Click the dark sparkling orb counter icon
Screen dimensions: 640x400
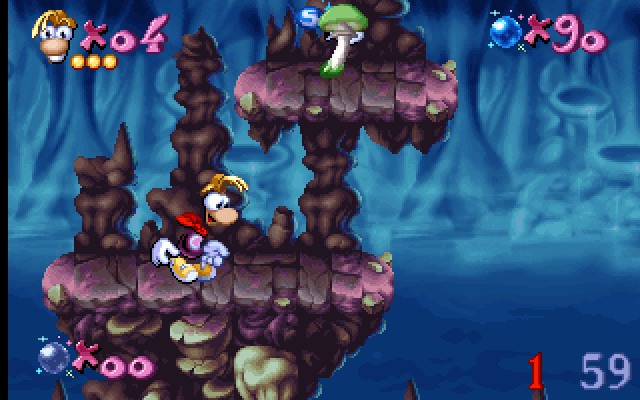coord(55,355)
